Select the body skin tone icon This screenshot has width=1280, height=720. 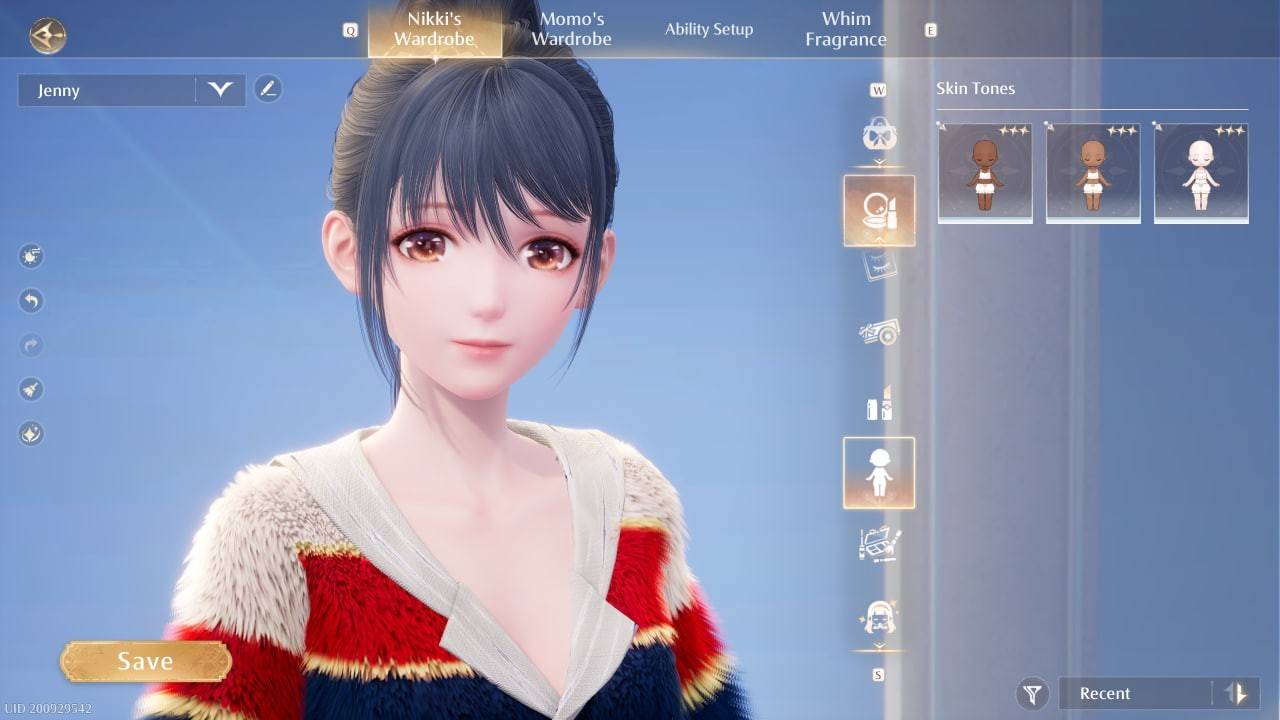[879, 472]
